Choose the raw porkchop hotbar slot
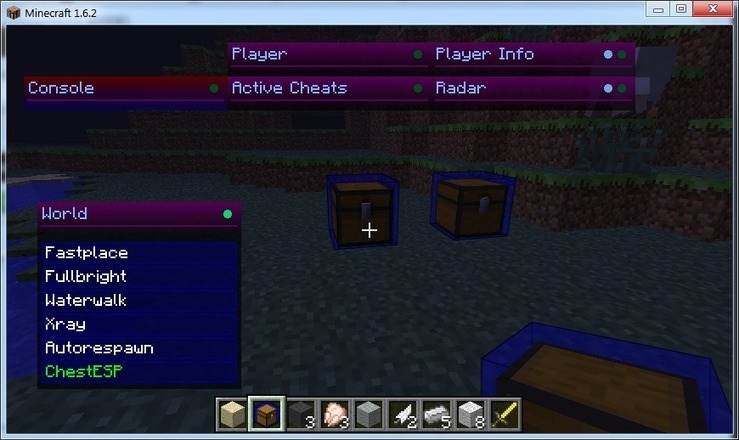The image size is (739, 440). tap(334, 414)
